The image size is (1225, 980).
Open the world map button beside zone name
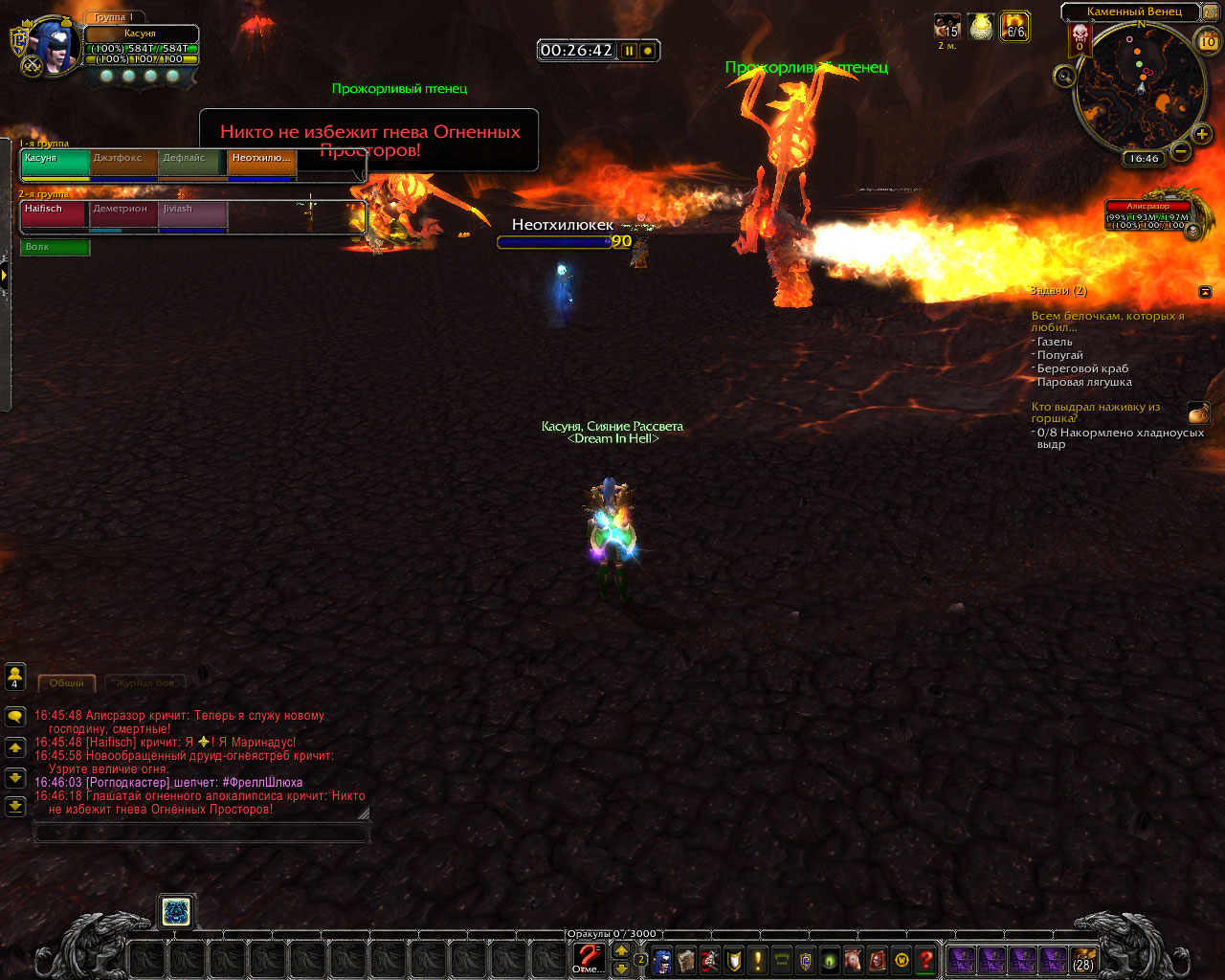[1210, 11]
